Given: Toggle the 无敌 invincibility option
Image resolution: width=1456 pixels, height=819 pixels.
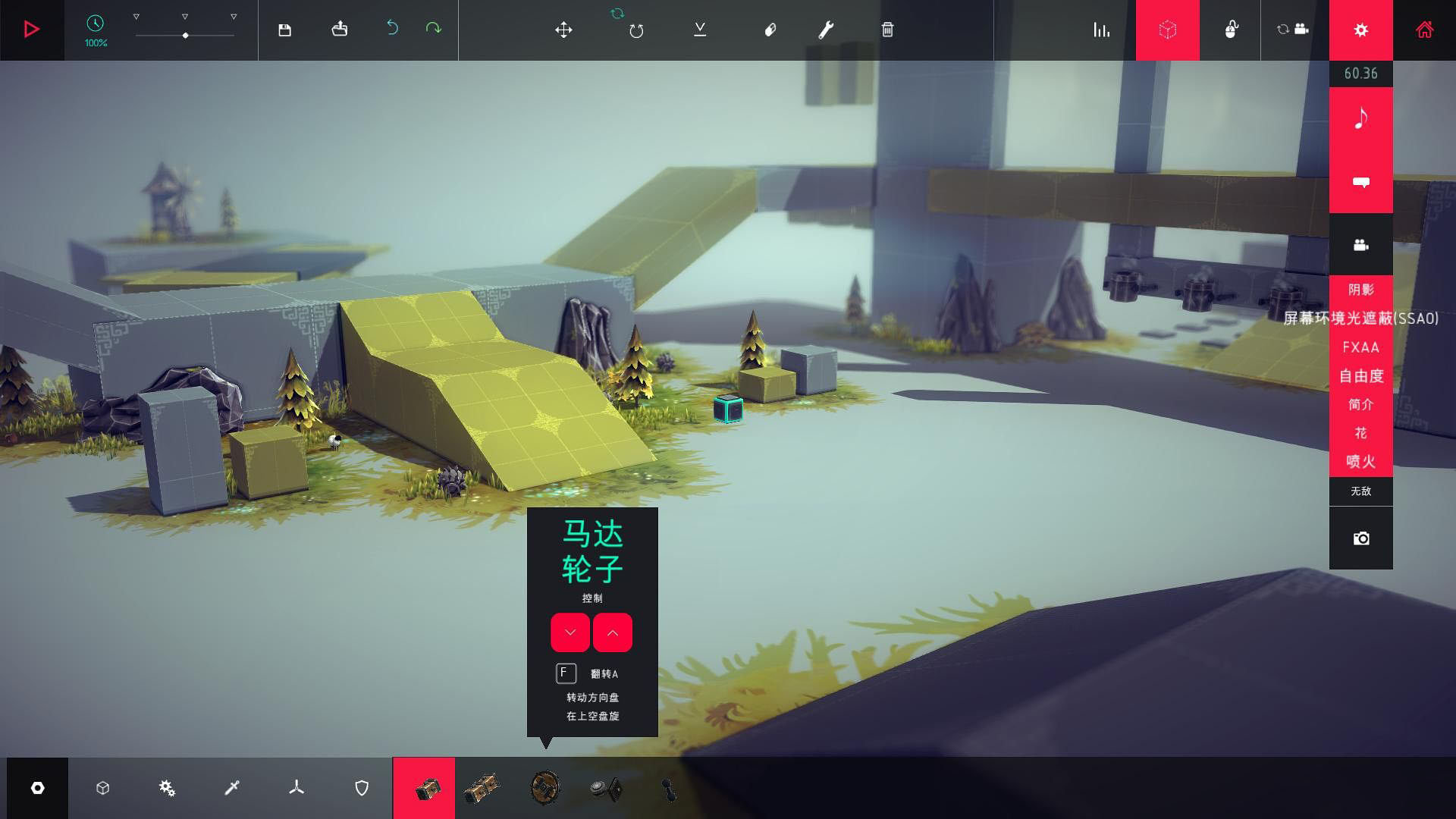Looking at the screenshot, I should (x=1360, y=491).
